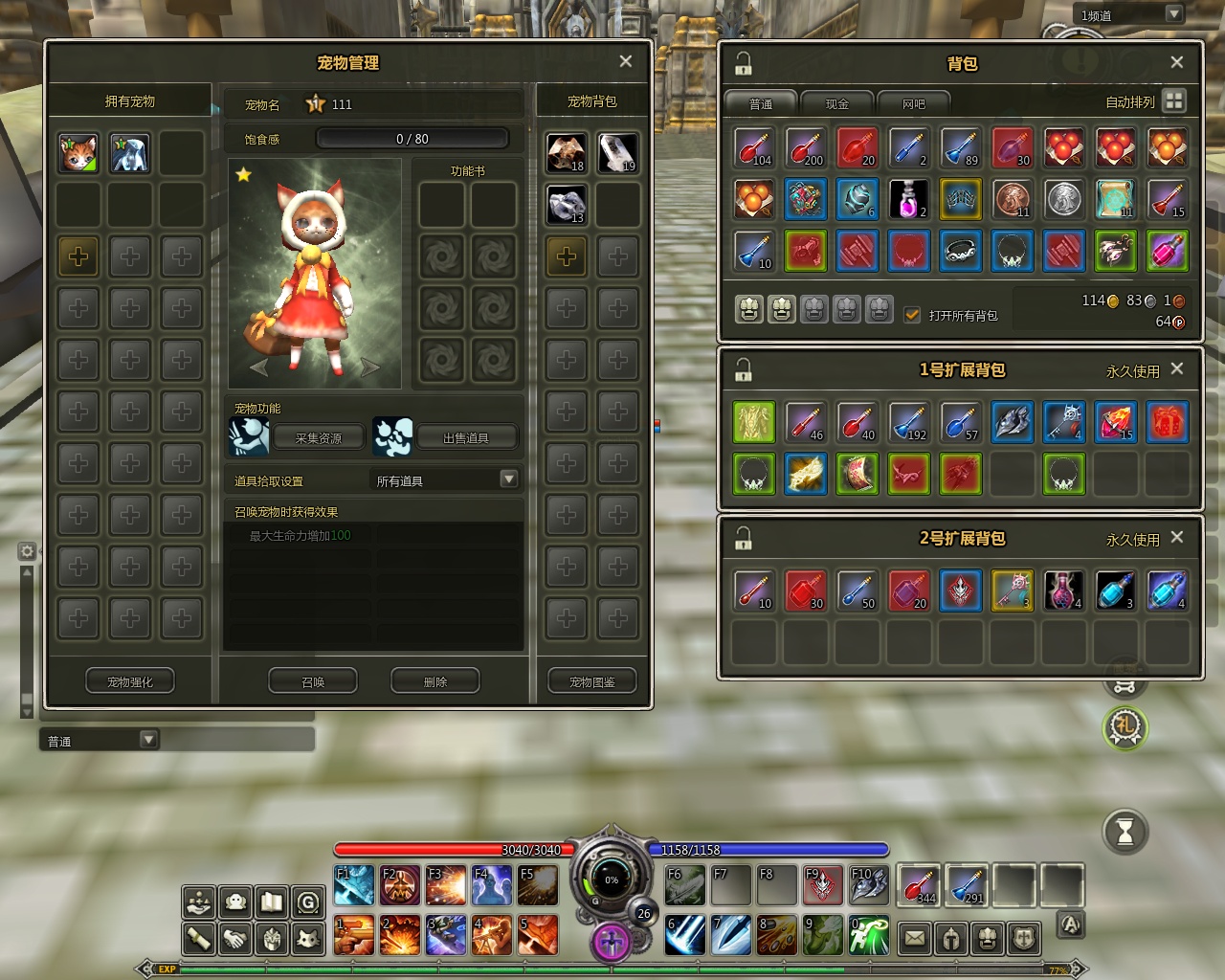Open the mail envelope icon
This screenshot has height=980, width=1225.
(x=915, y=938)
